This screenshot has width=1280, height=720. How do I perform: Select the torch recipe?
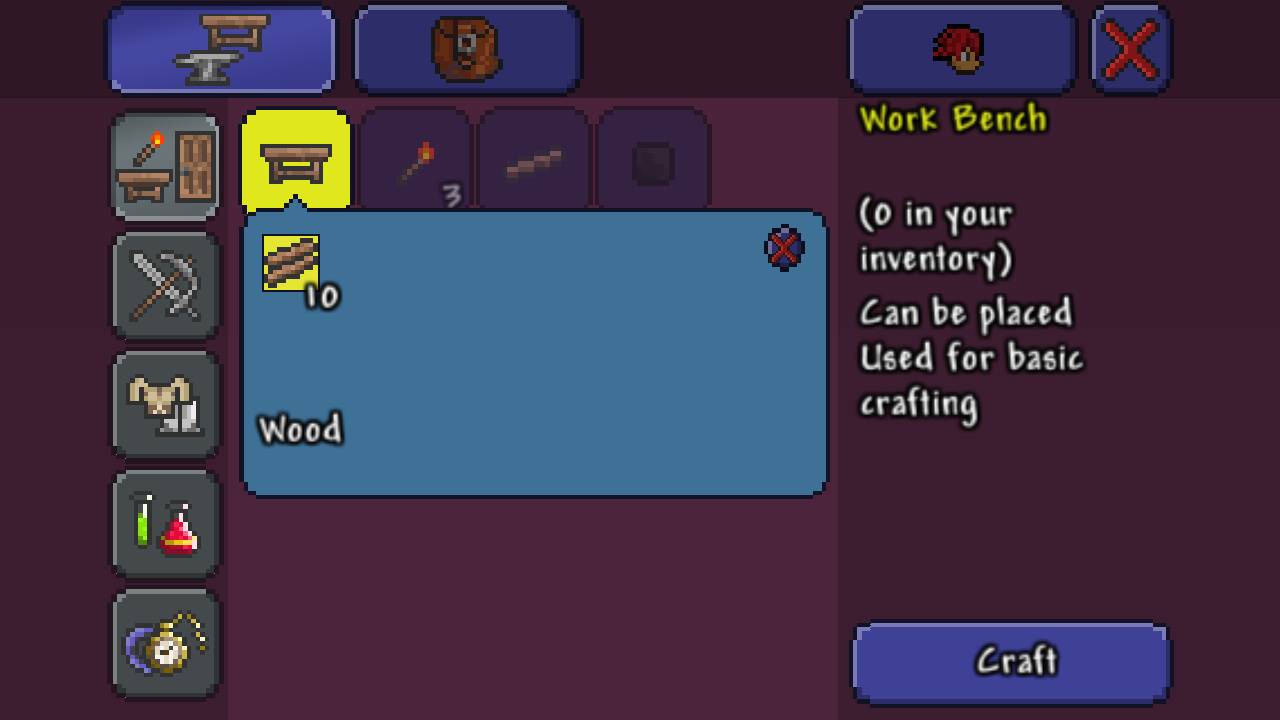415,162
